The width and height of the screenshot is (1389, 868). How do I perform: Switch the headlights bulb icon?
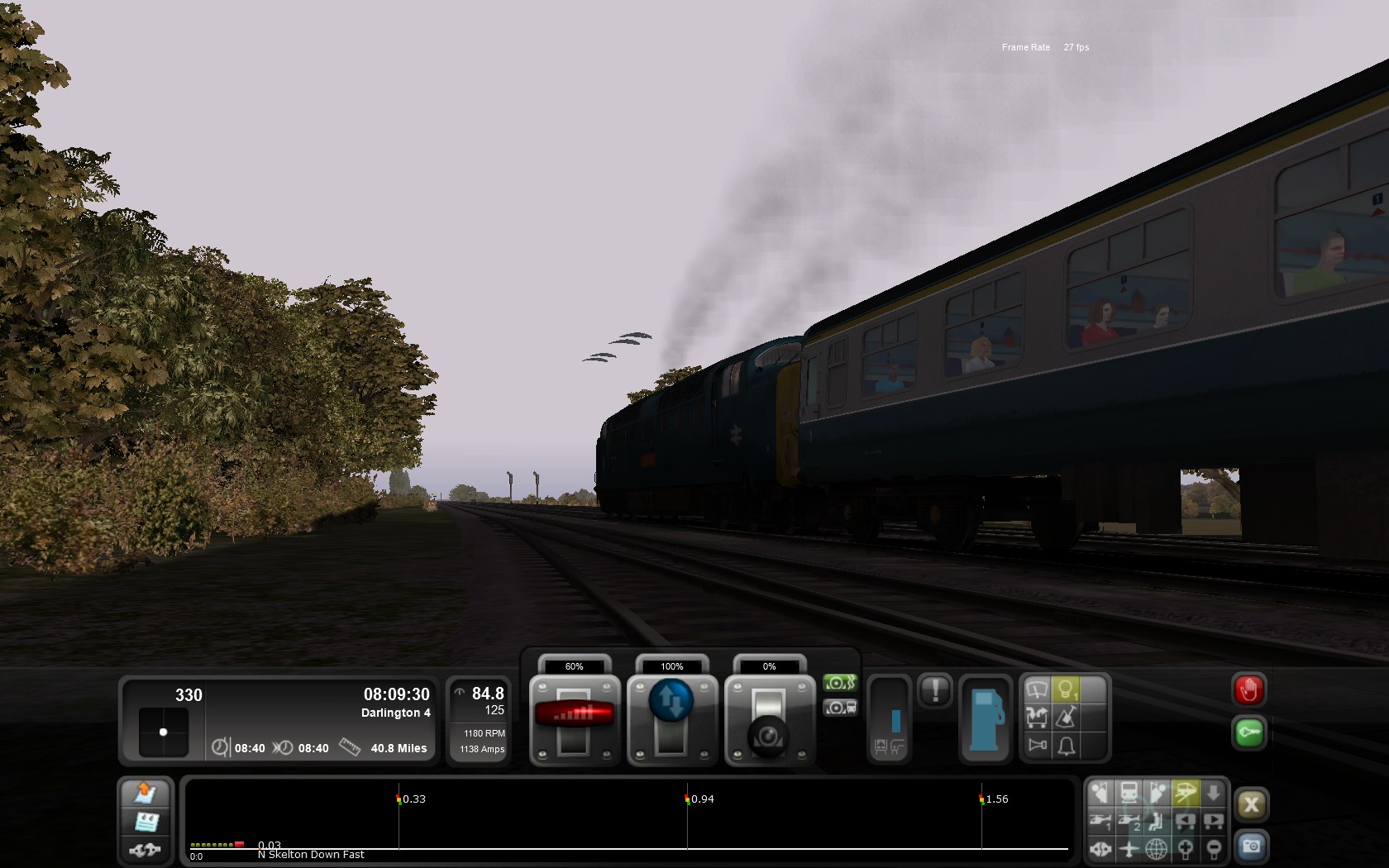pyautogui.click(x=1066, y=689)
